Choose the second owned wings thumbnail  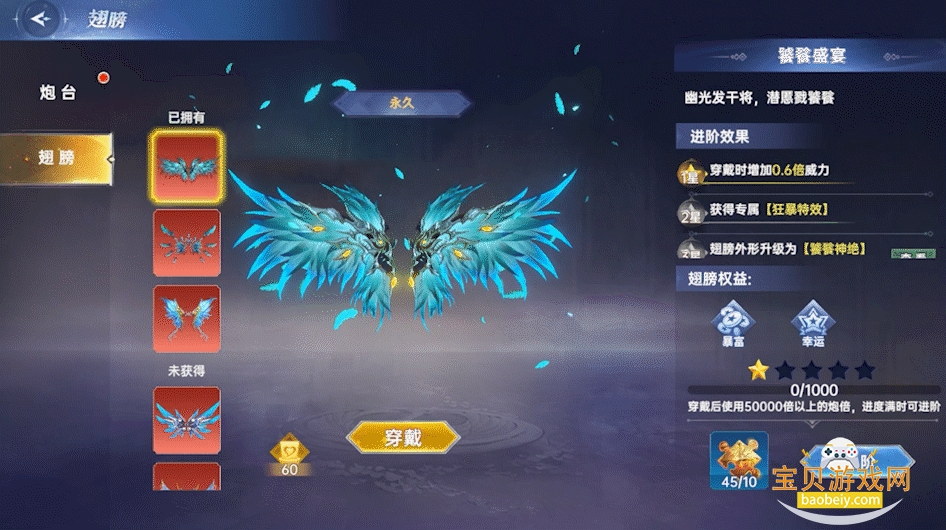coord(186,243)
